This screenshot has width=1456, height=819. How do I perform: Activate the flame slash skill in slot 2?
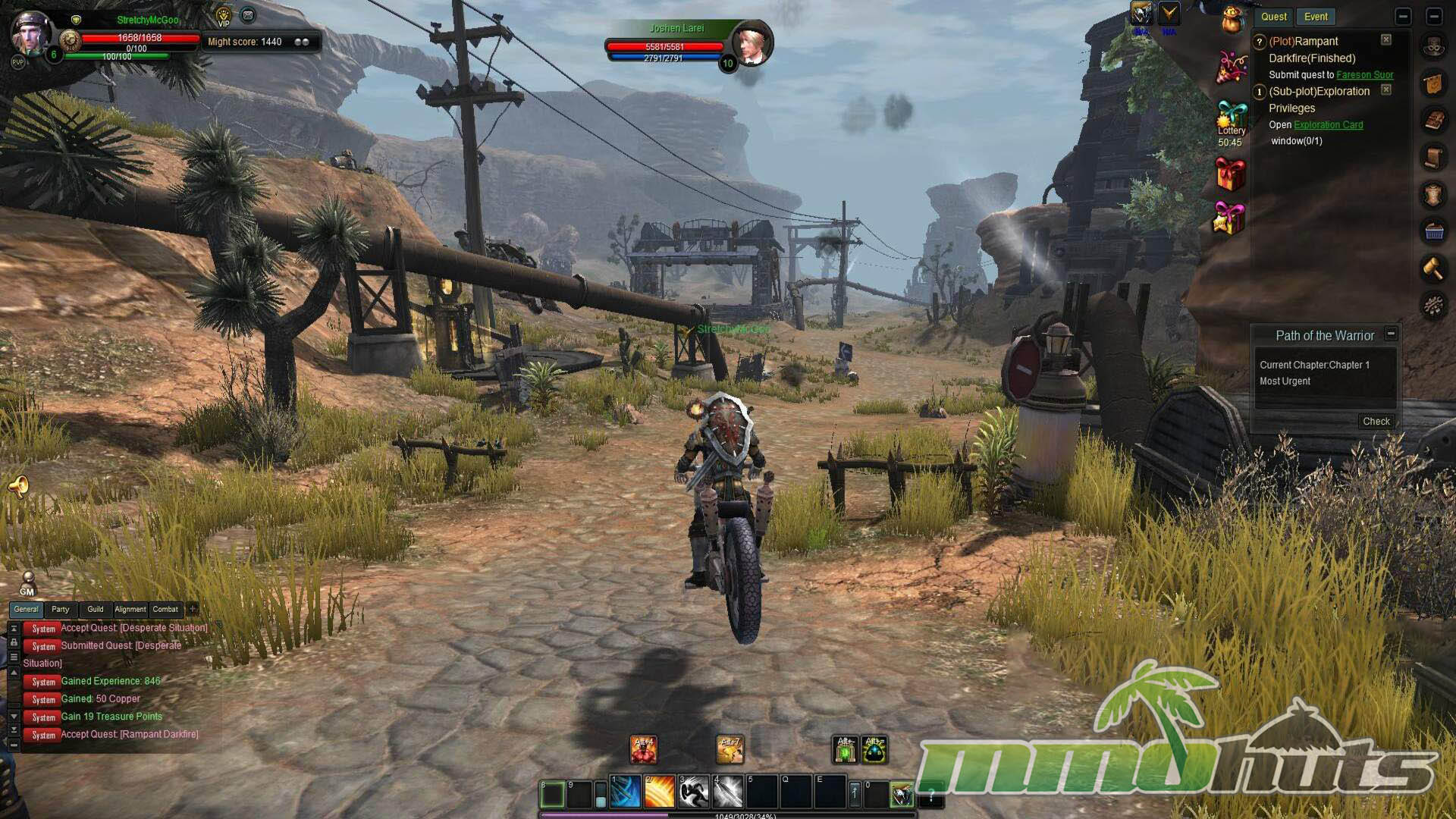[659, 792]
